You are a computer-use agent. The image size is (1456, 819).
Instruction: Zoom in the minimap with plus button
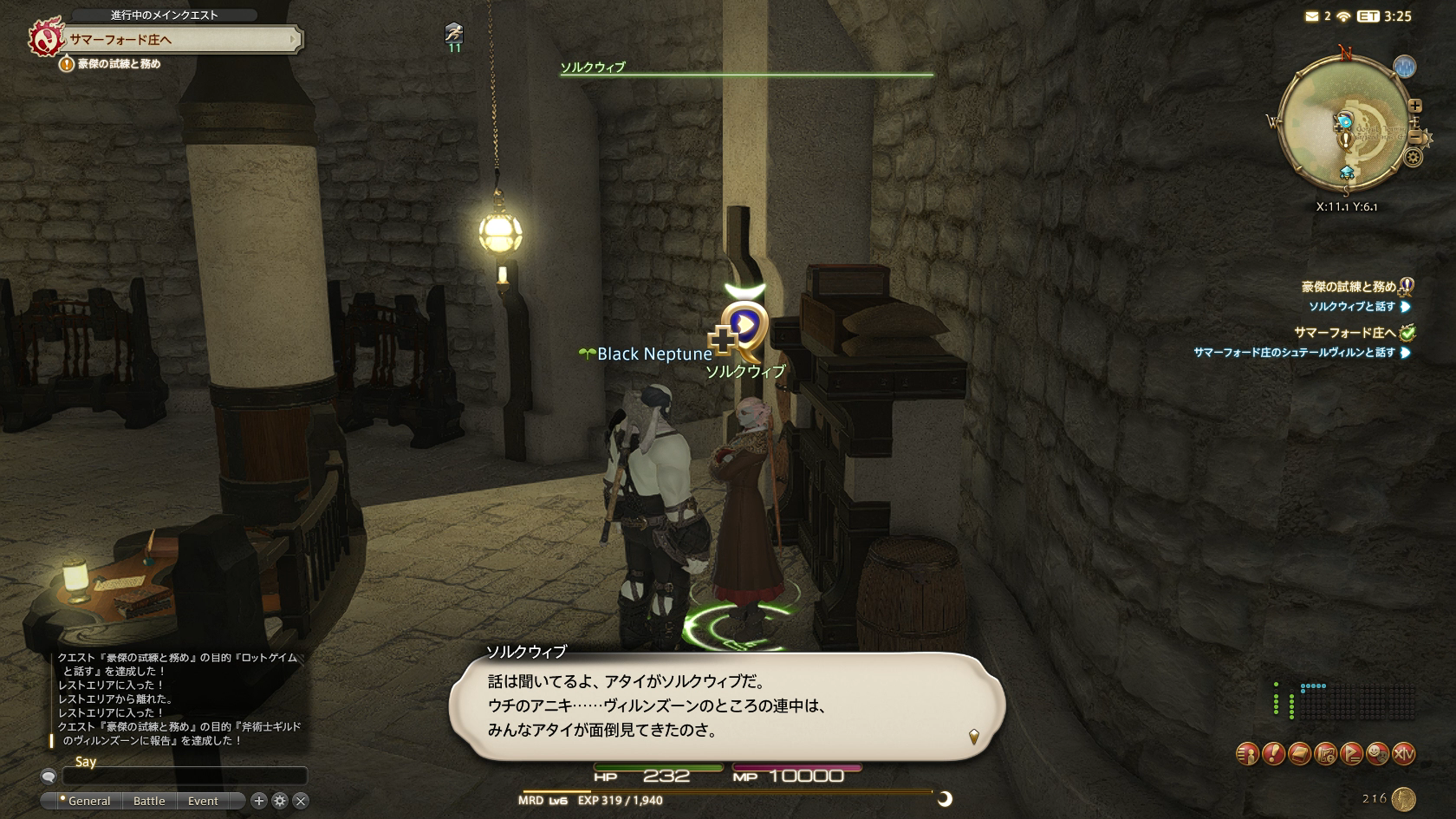[1415, 106]
